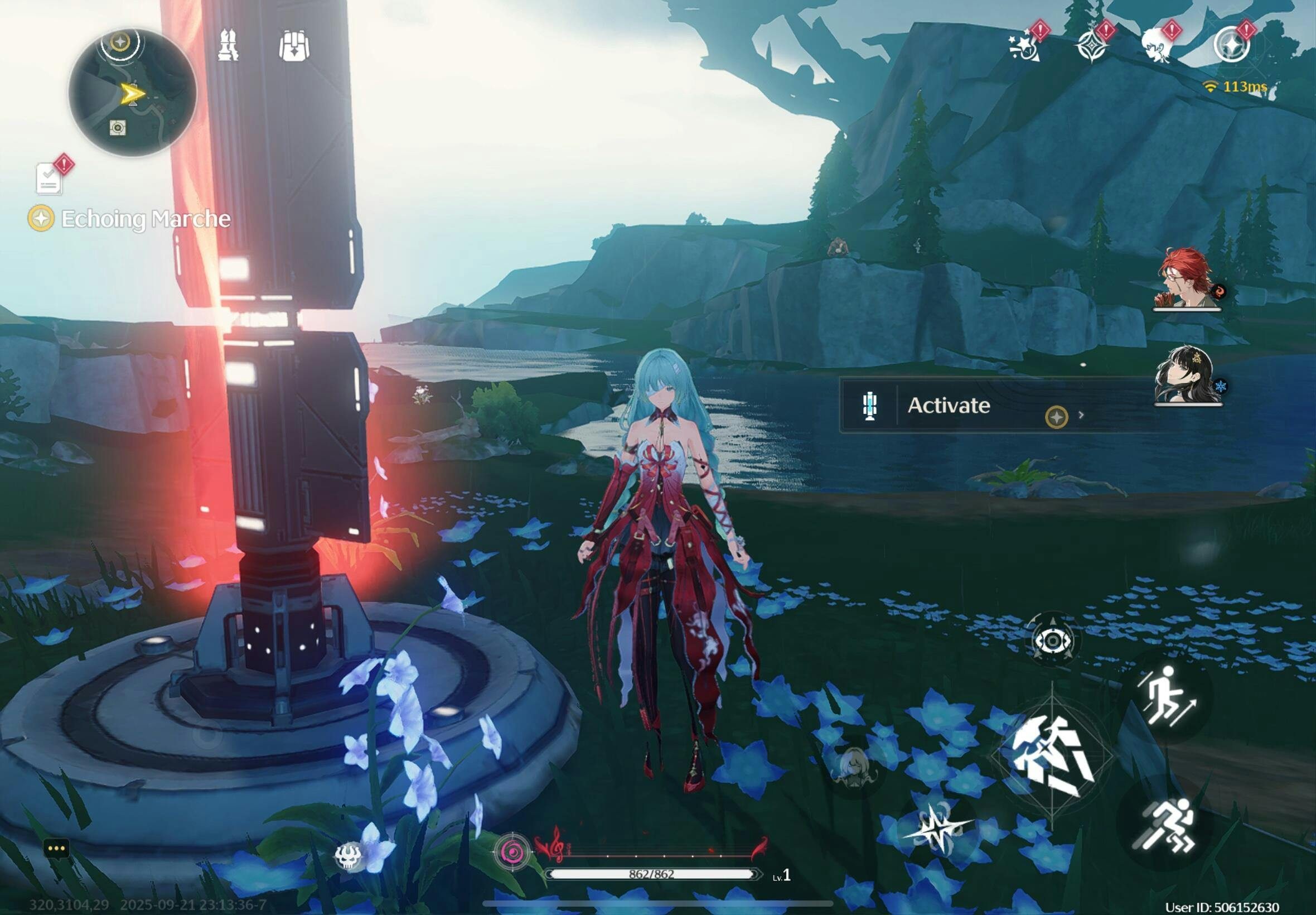This screenshot has width=1316, height=915.
Task: Open the four-point star convene icon
Action: (1092, 46)
